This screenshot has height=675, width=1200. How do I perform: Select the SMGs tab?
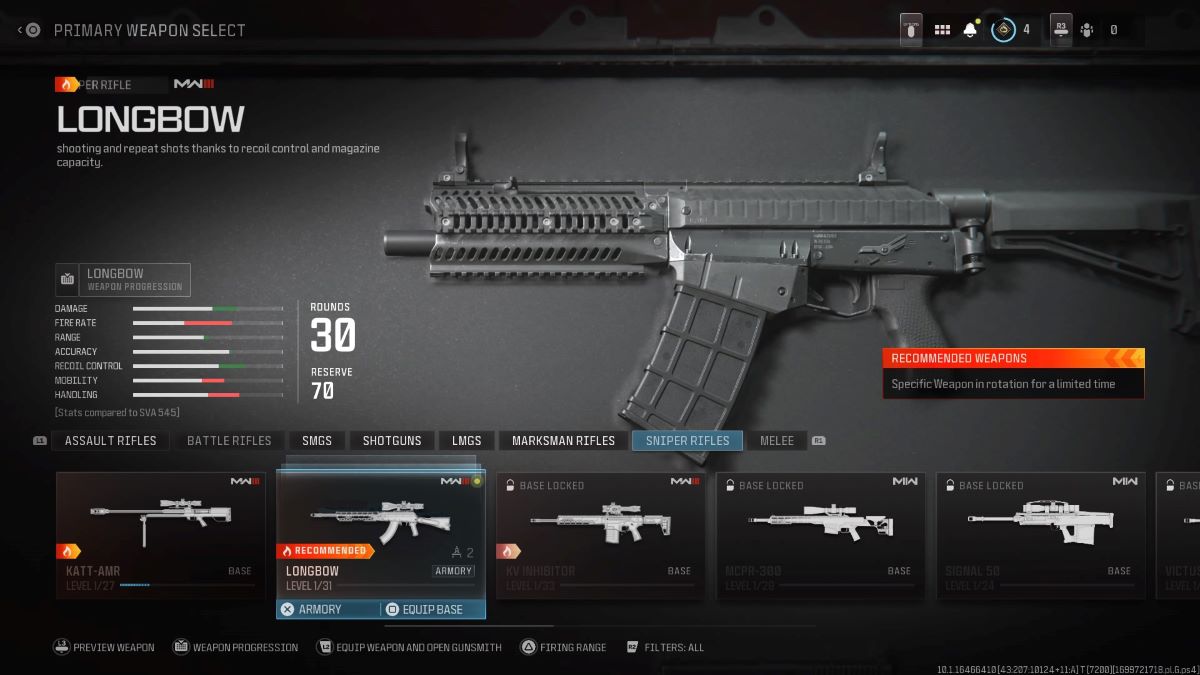point(317,441)
